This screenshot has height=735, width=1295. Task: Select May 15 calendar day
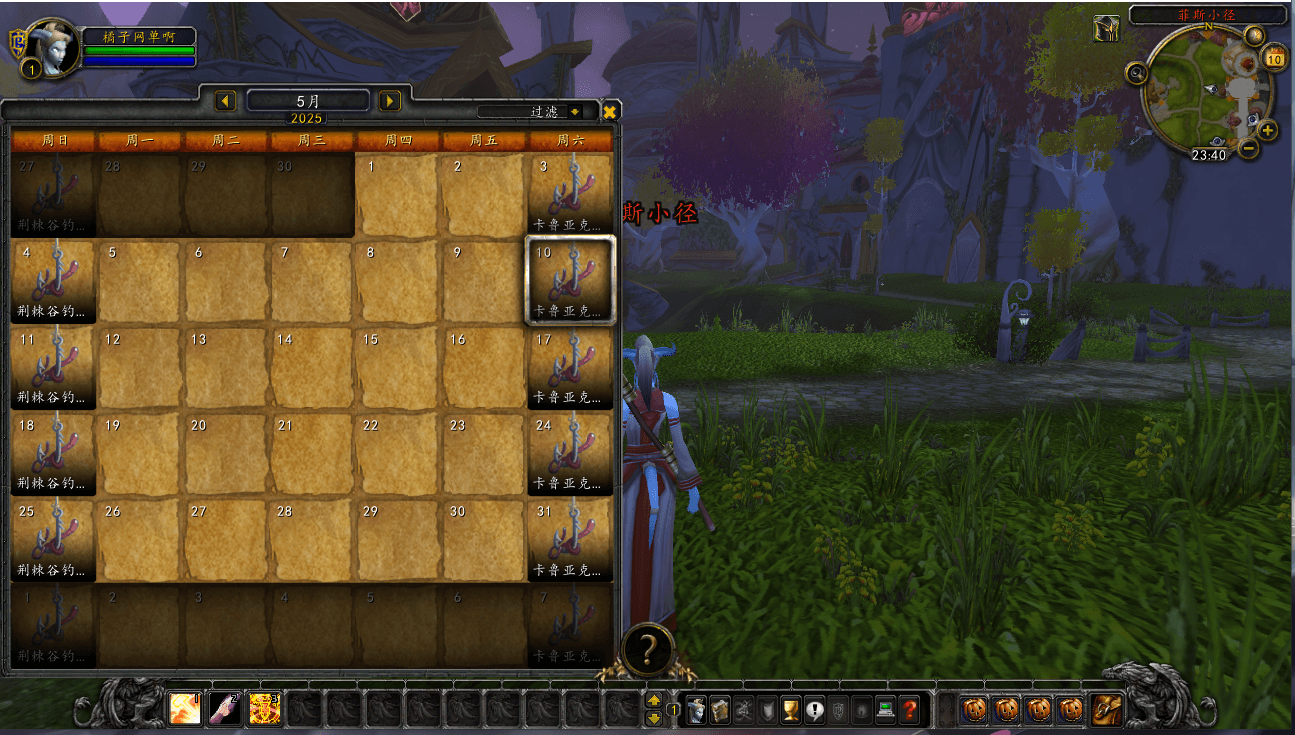pos(398,367)
